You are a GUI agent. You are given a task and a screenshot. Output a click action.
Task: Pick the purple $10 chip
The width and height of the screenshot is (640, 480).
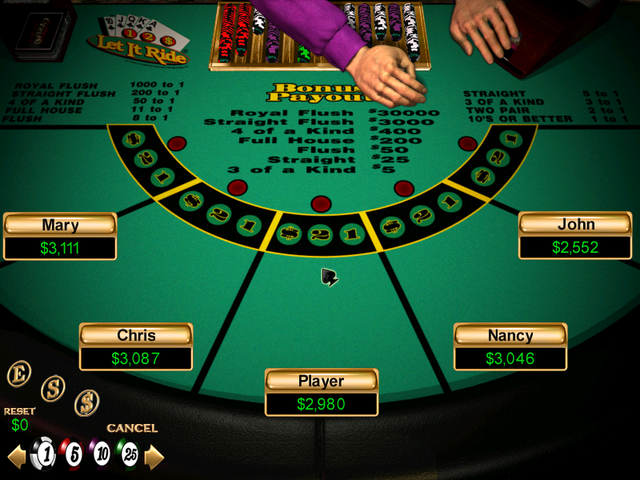[x=101, y=455]
